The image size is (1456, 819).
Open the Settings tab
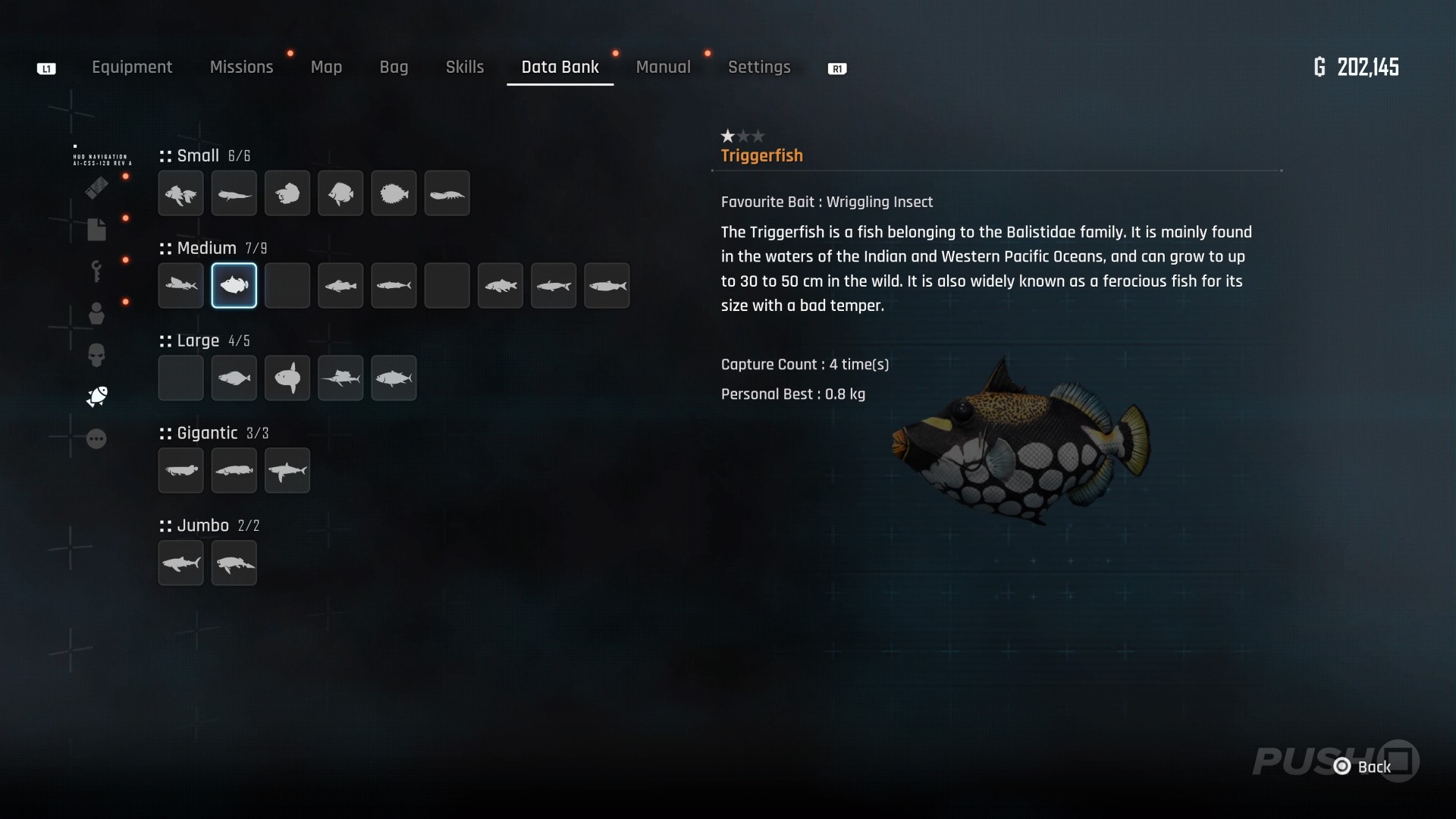point(759,67)
